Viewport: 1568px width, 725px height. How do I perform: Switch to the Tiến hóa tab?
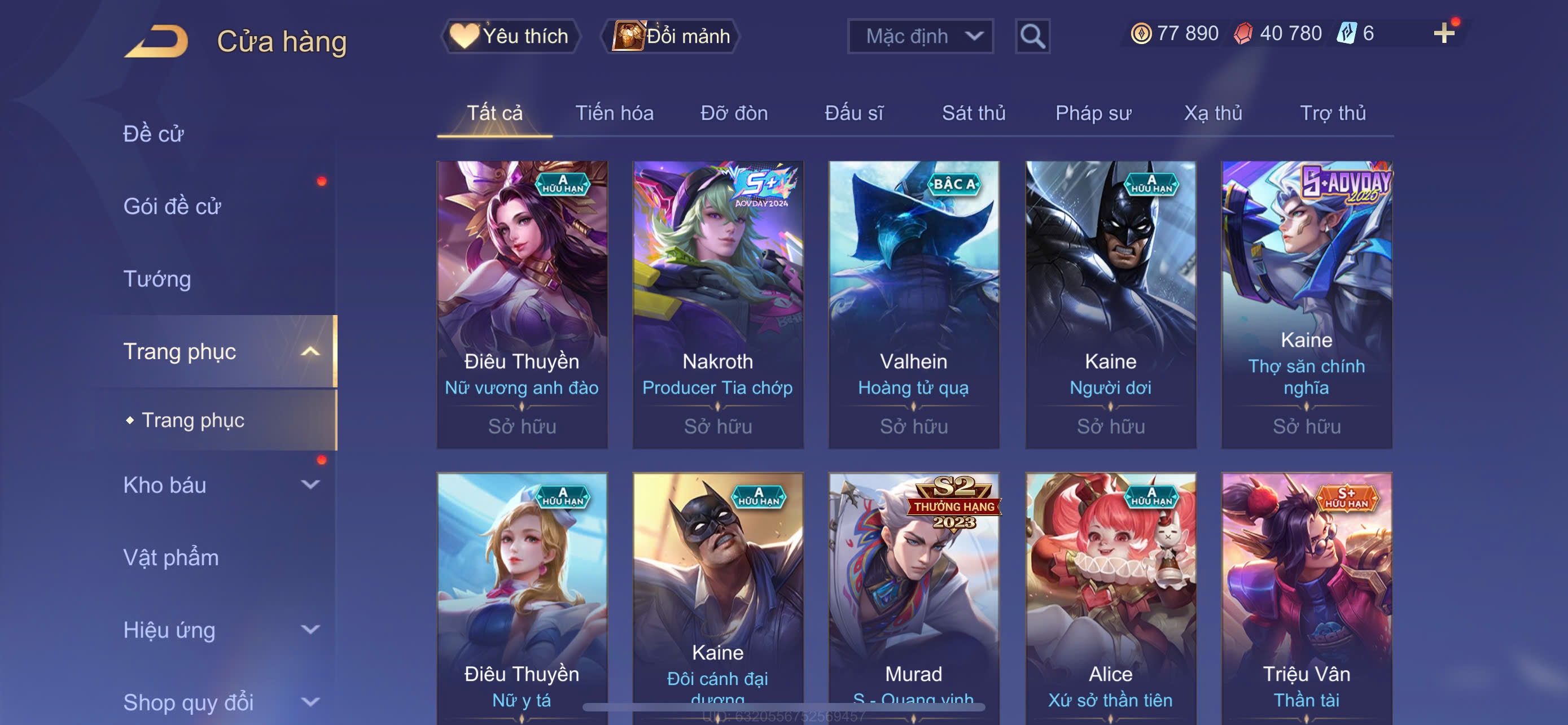(x=614, y=113)
